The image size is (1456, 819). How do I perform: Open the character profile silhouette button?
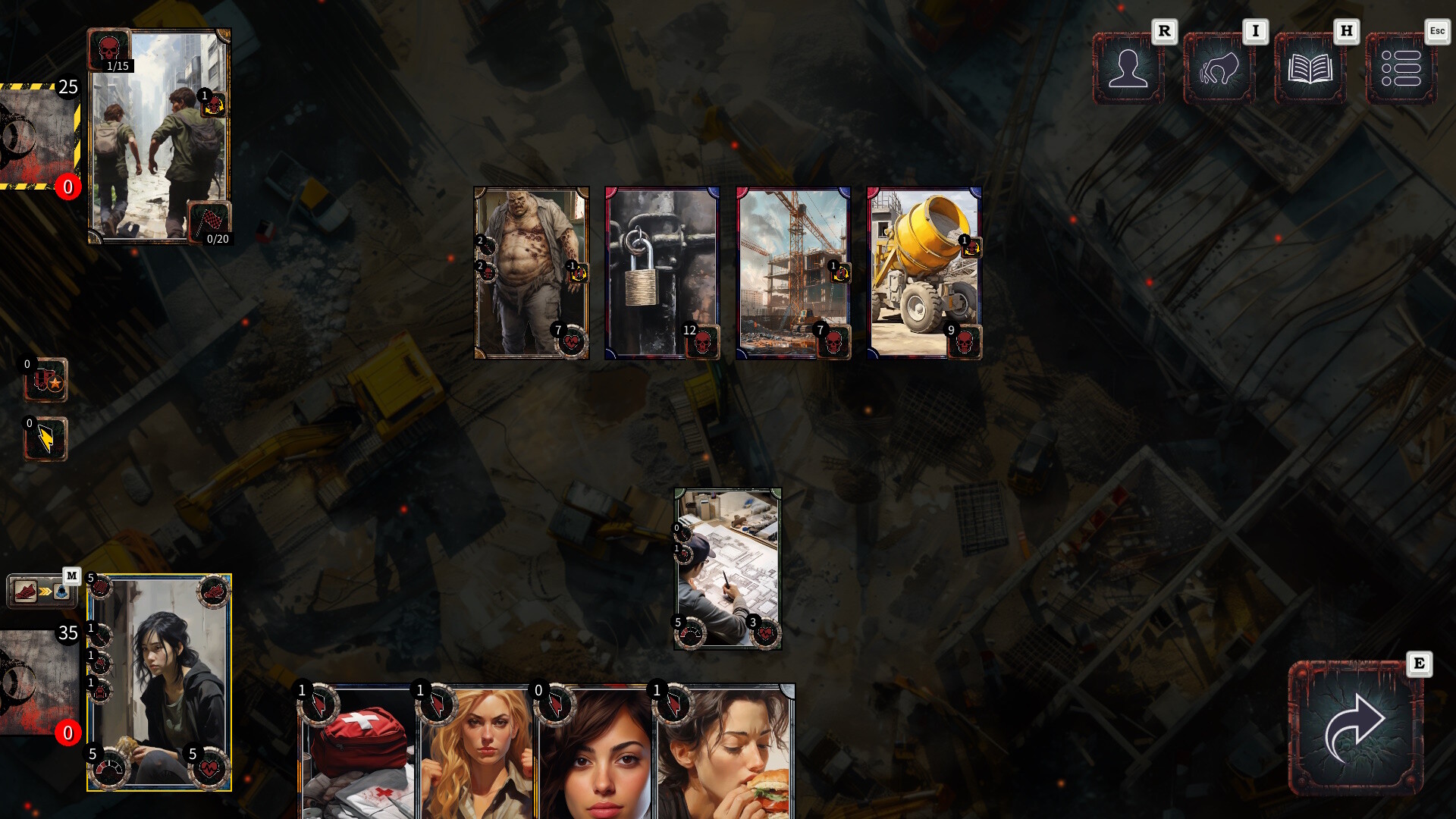tap(1128, 69)
